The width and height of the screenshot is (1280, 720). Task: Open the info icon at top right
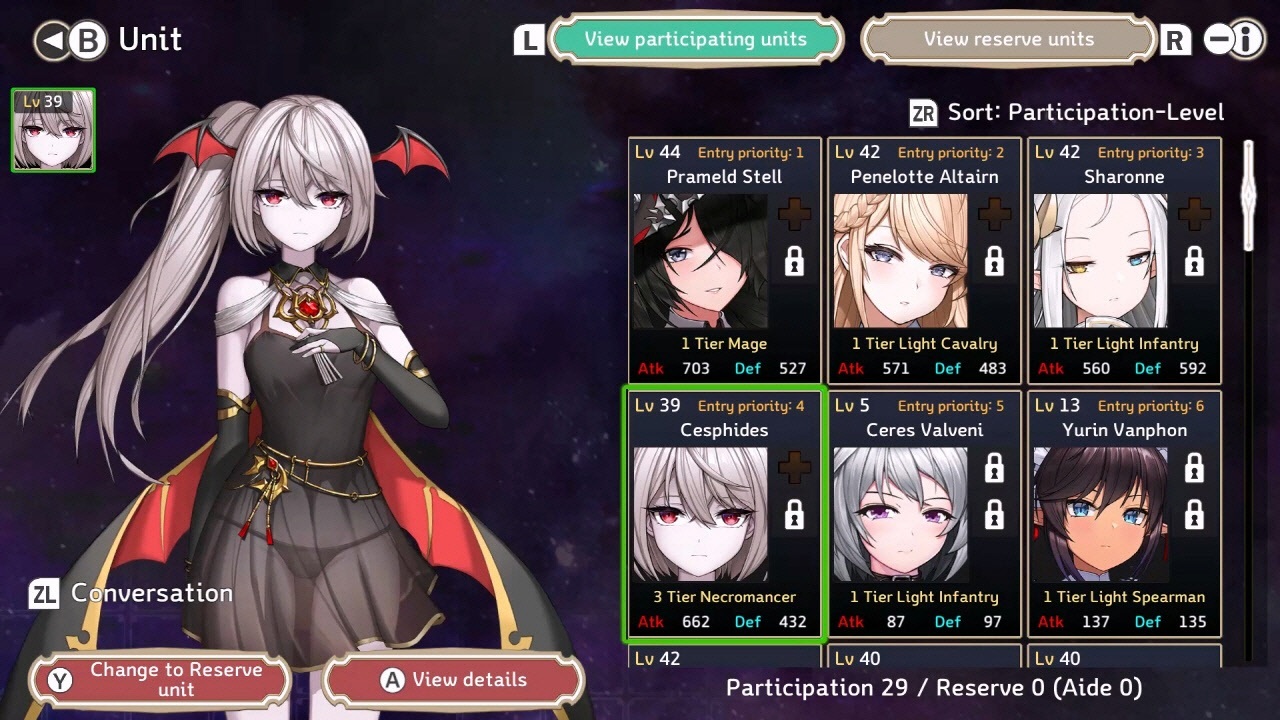[x=1245, y=40]
